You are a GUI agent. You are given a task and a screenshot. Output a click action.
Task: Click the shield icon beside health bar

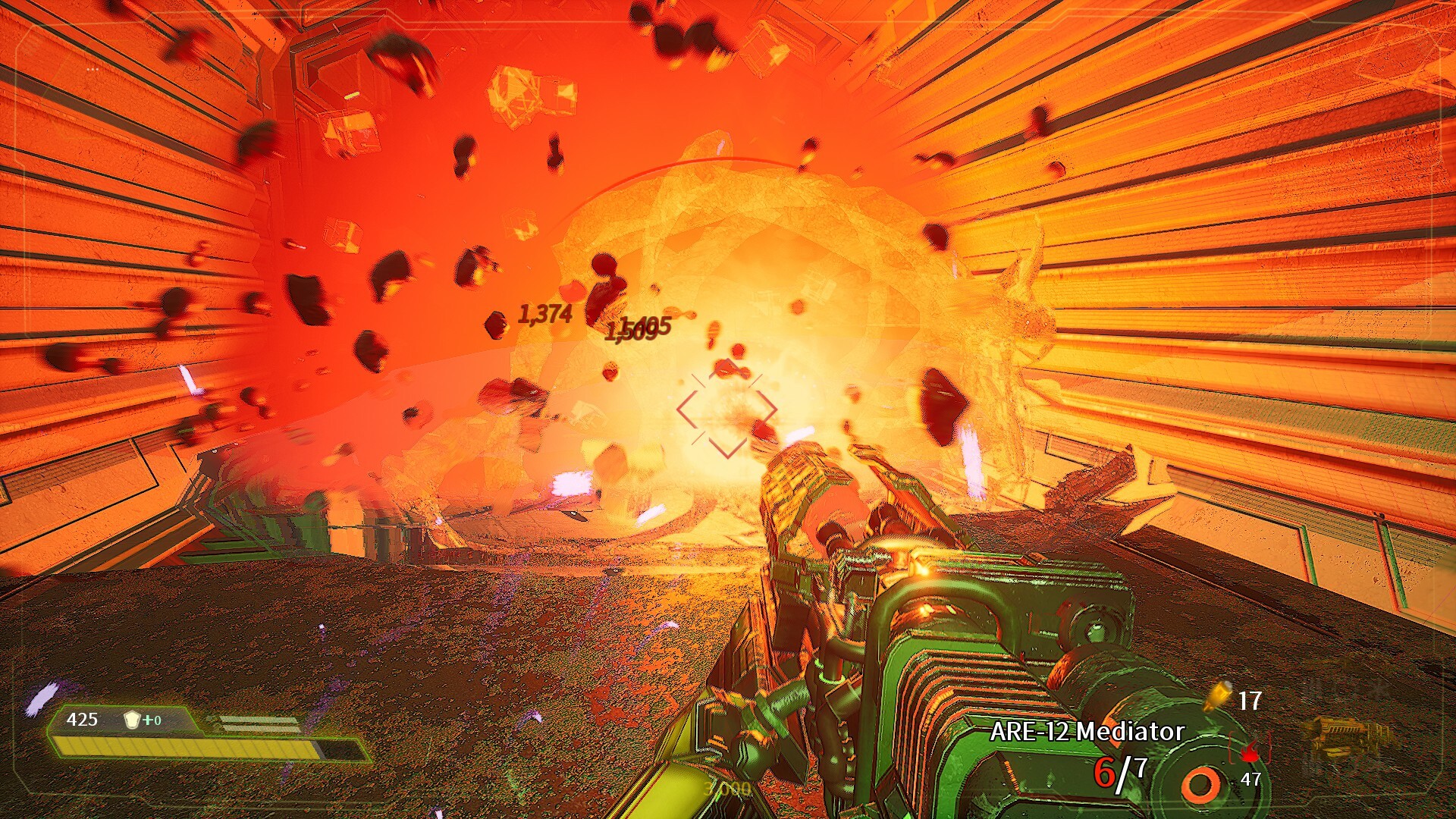coord(132,720)
